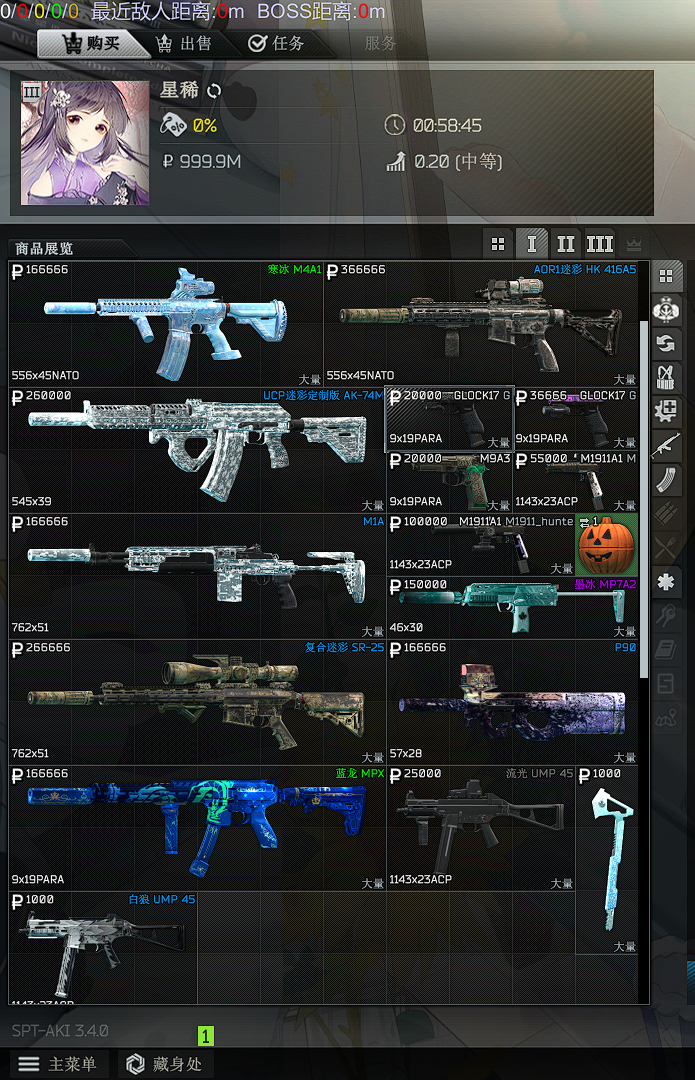
Task: Pick the 暴冰 MP7A2 offer
Action: click(x=511, y=607)
